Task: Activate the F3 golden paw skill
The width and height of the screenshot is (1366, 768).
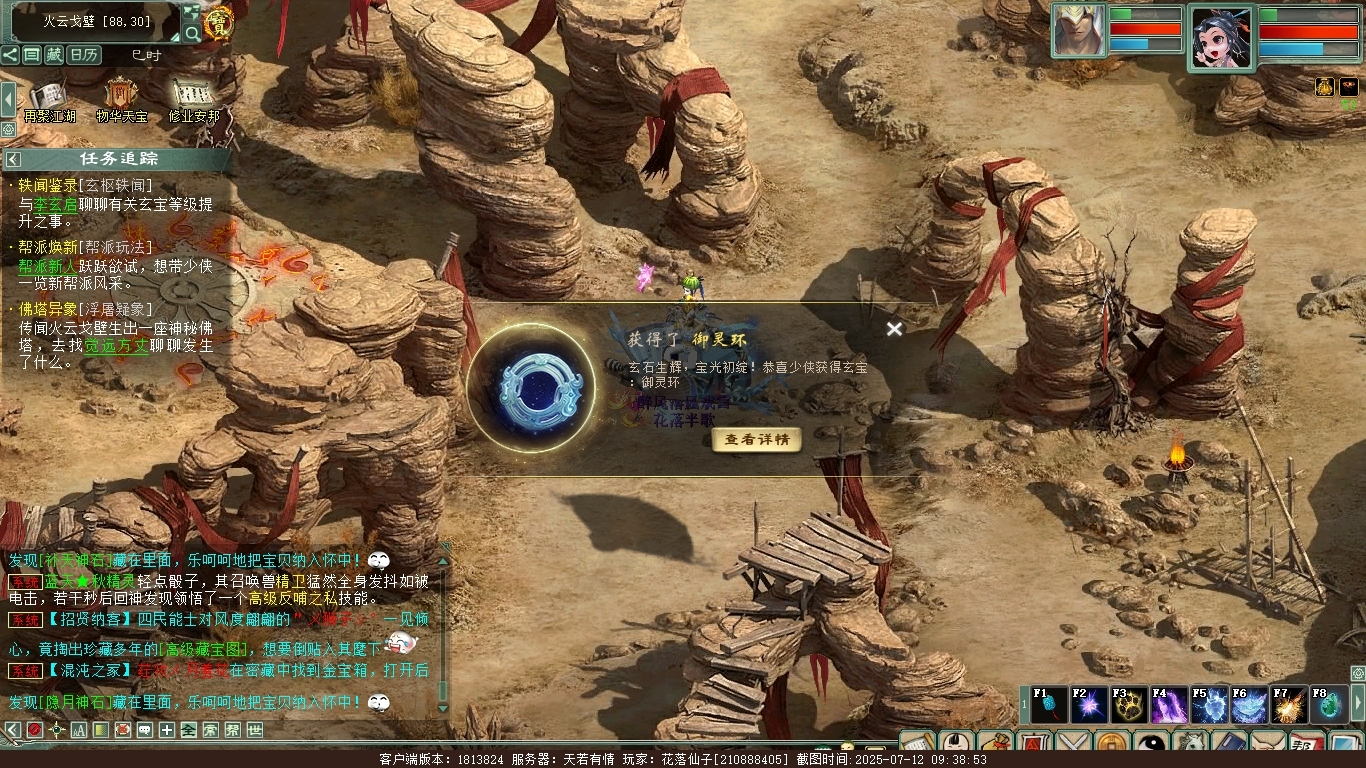Action: pos(1130,705)
